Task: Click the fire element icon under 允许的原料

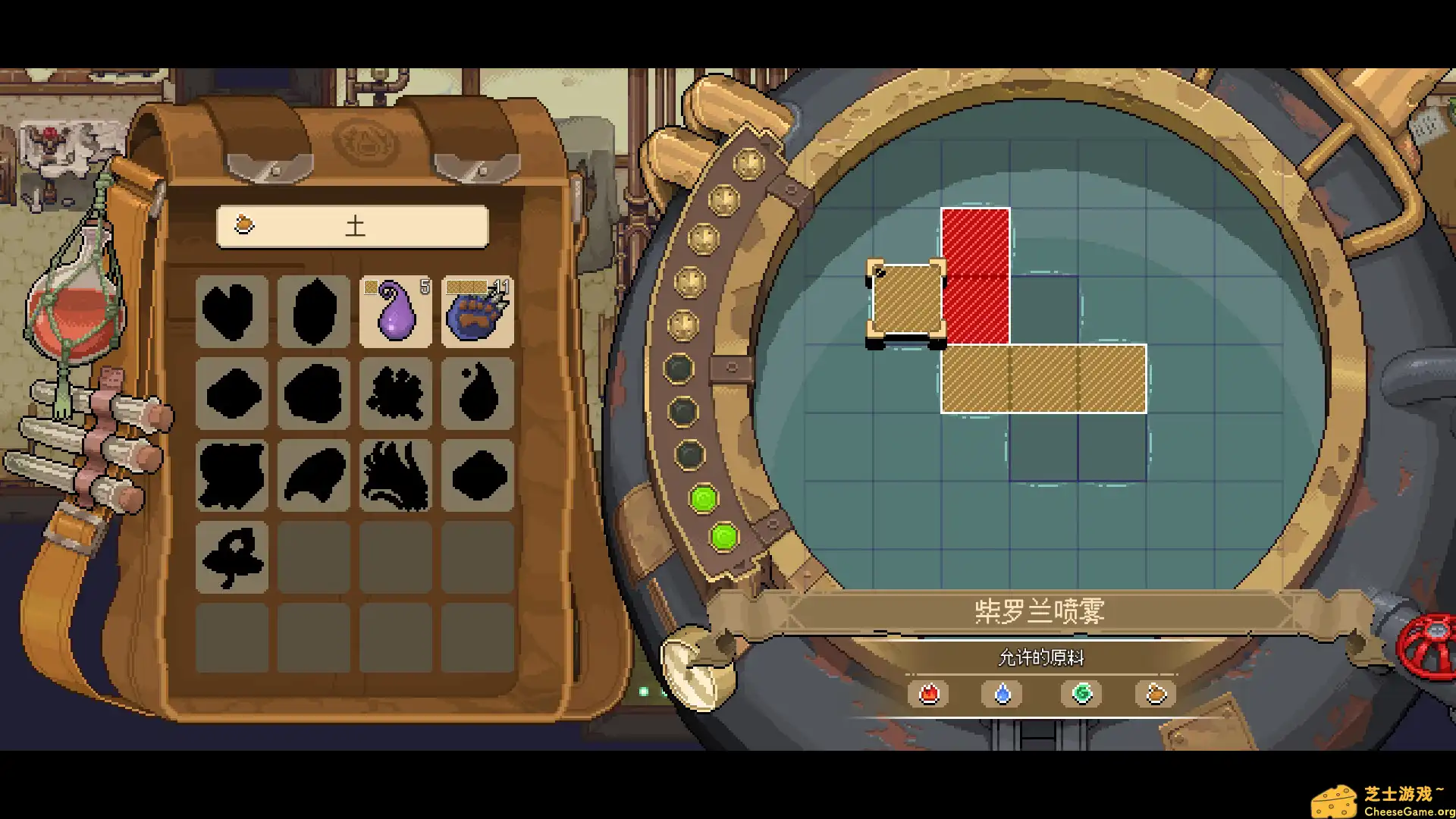Action: (x=928, y=692)
